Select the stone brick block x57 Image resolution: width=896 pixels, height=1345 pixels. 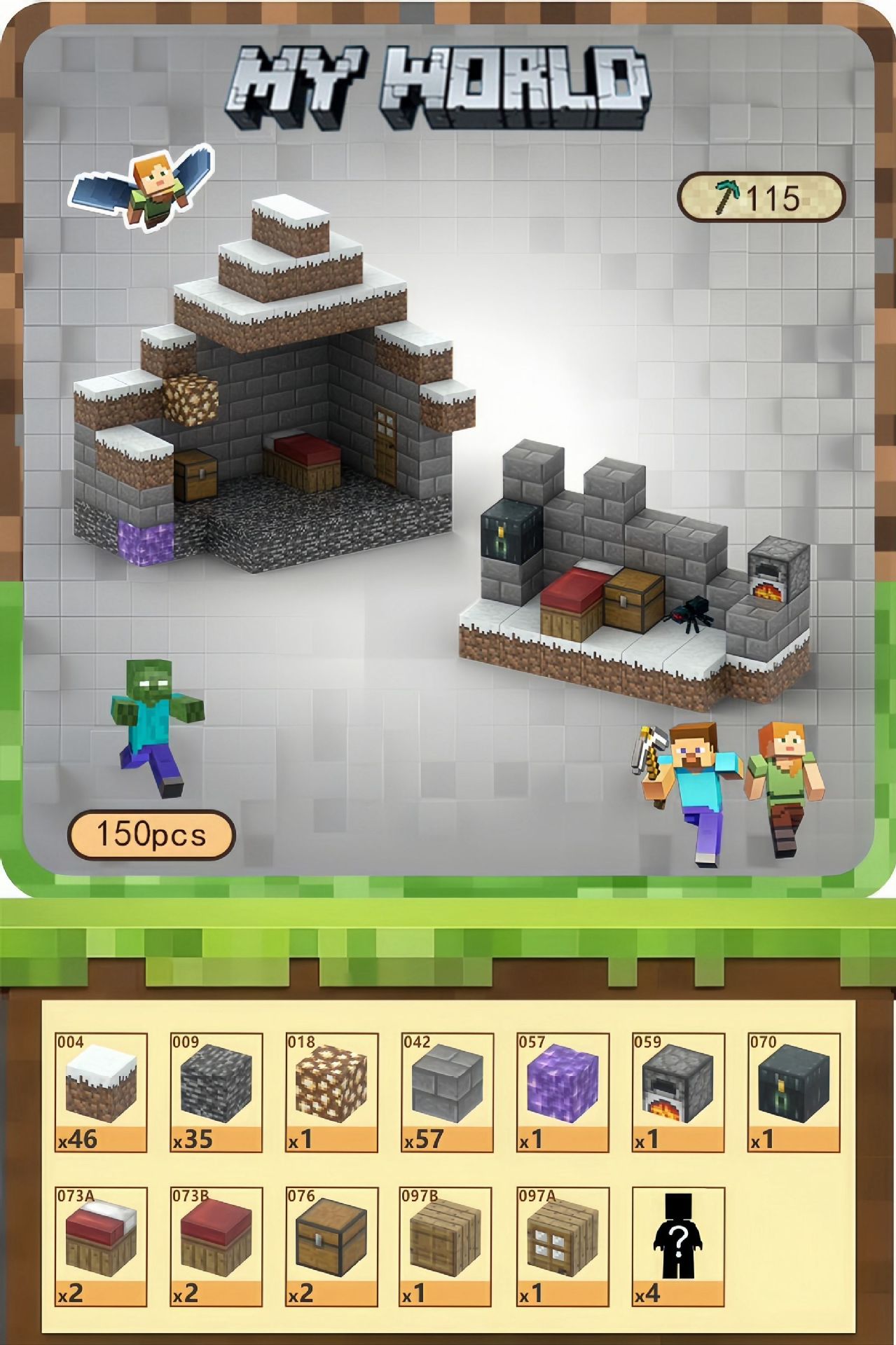[447, 1092]
